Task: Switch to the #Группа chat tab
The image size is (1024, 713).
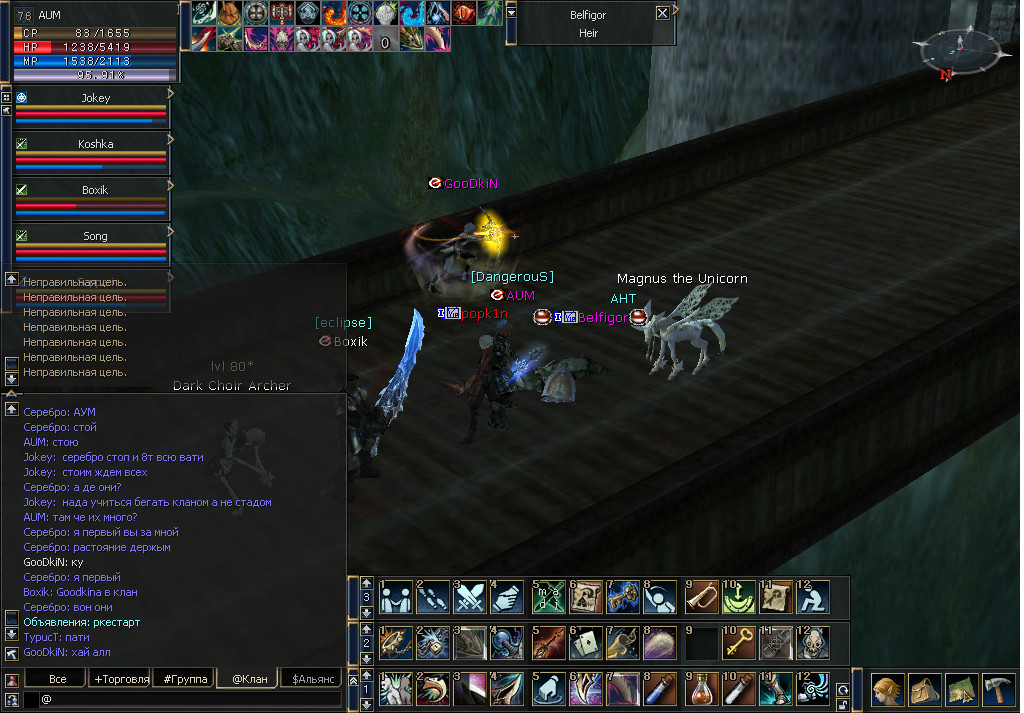Action: [186, 679]
